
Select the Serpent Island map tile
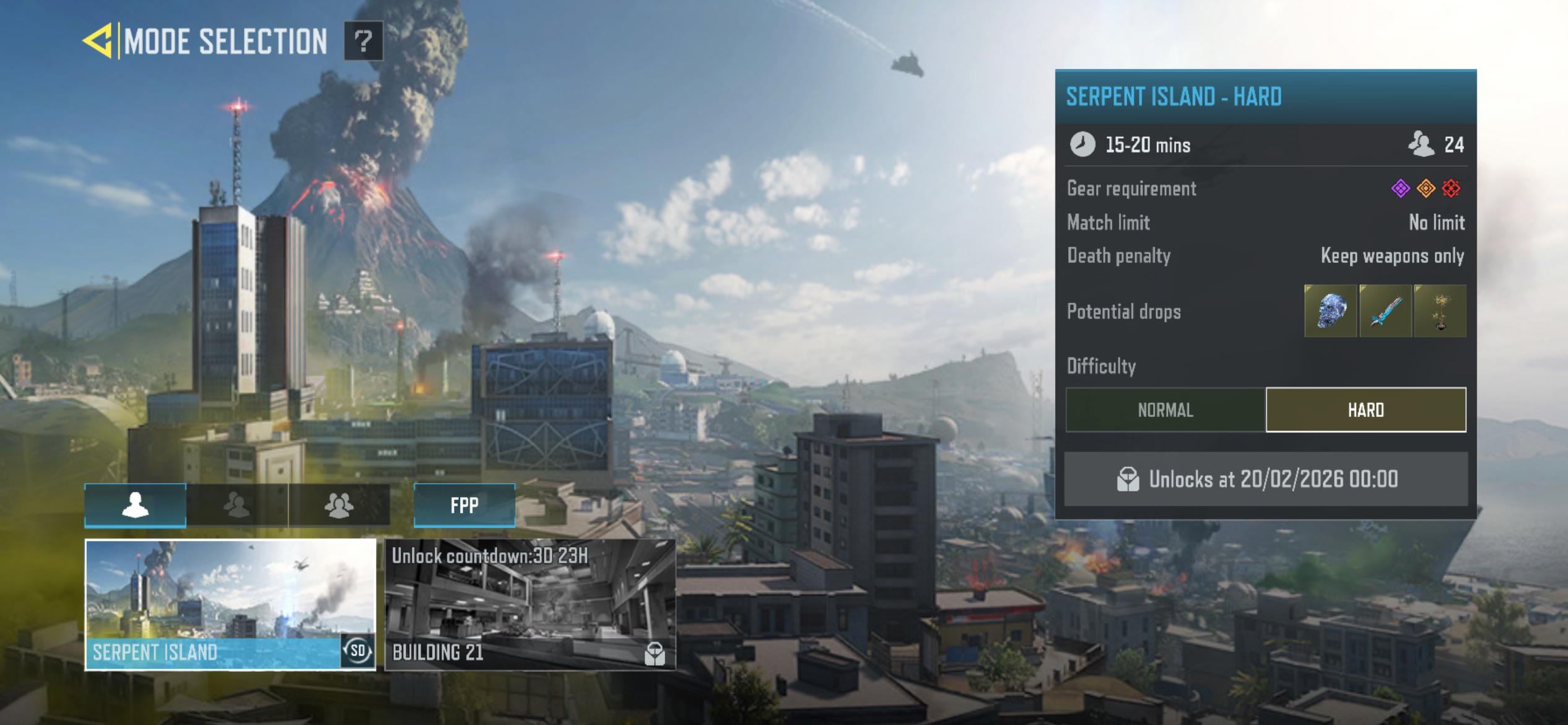click(x=211, y=595)
